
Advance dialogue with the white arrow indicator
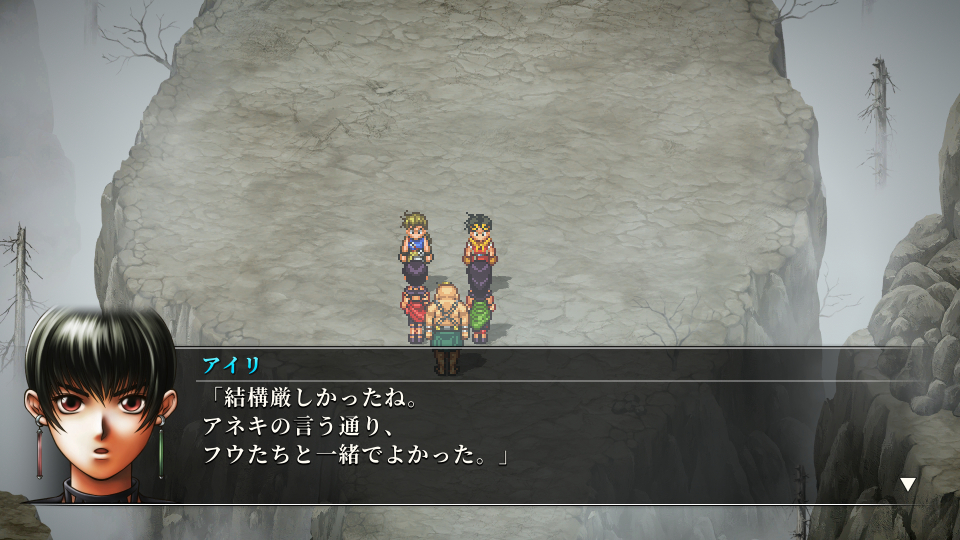(x=907, y=484)
